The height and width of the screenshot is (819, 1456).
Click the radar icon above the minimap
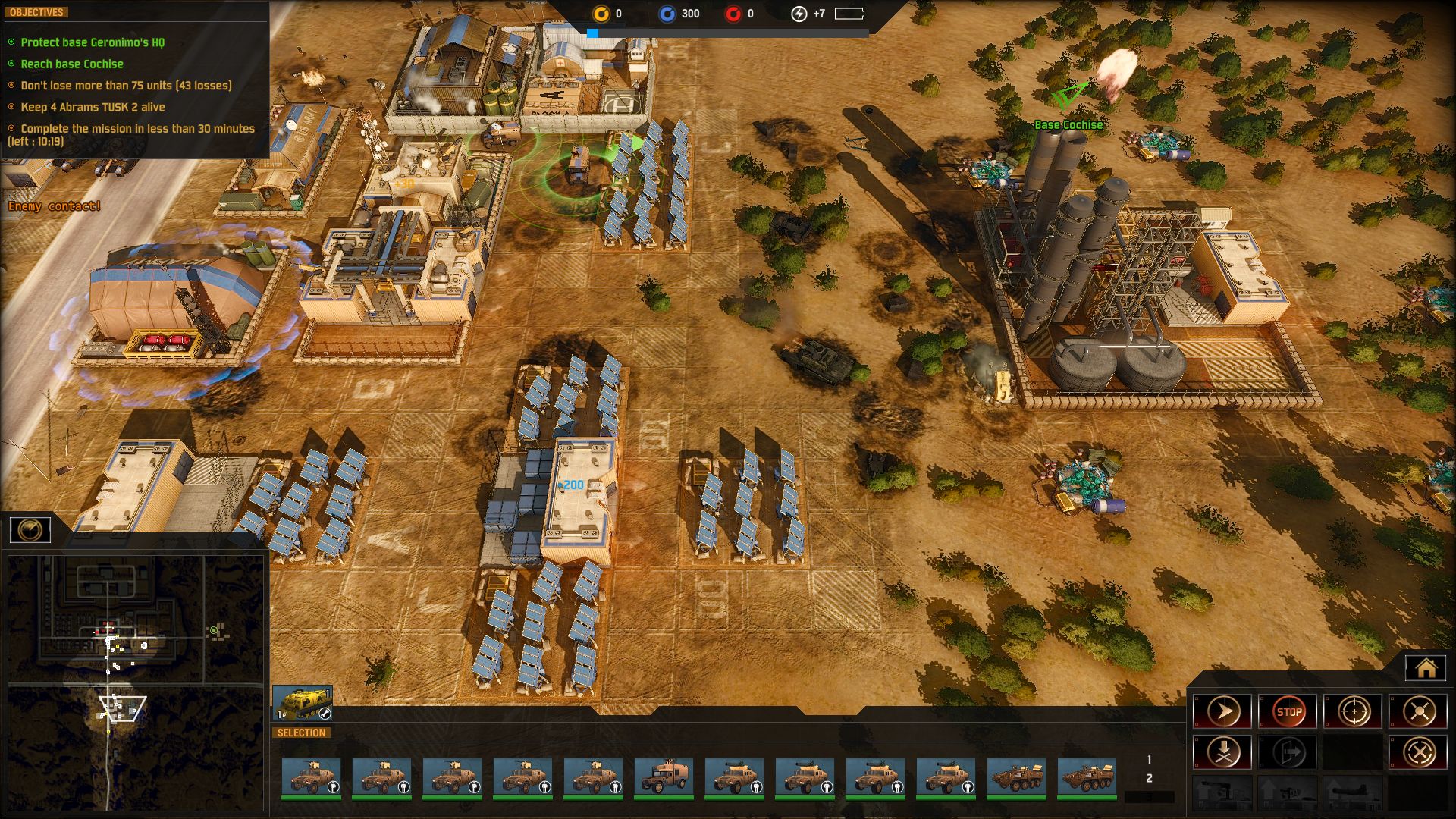[x=30, y=529]
